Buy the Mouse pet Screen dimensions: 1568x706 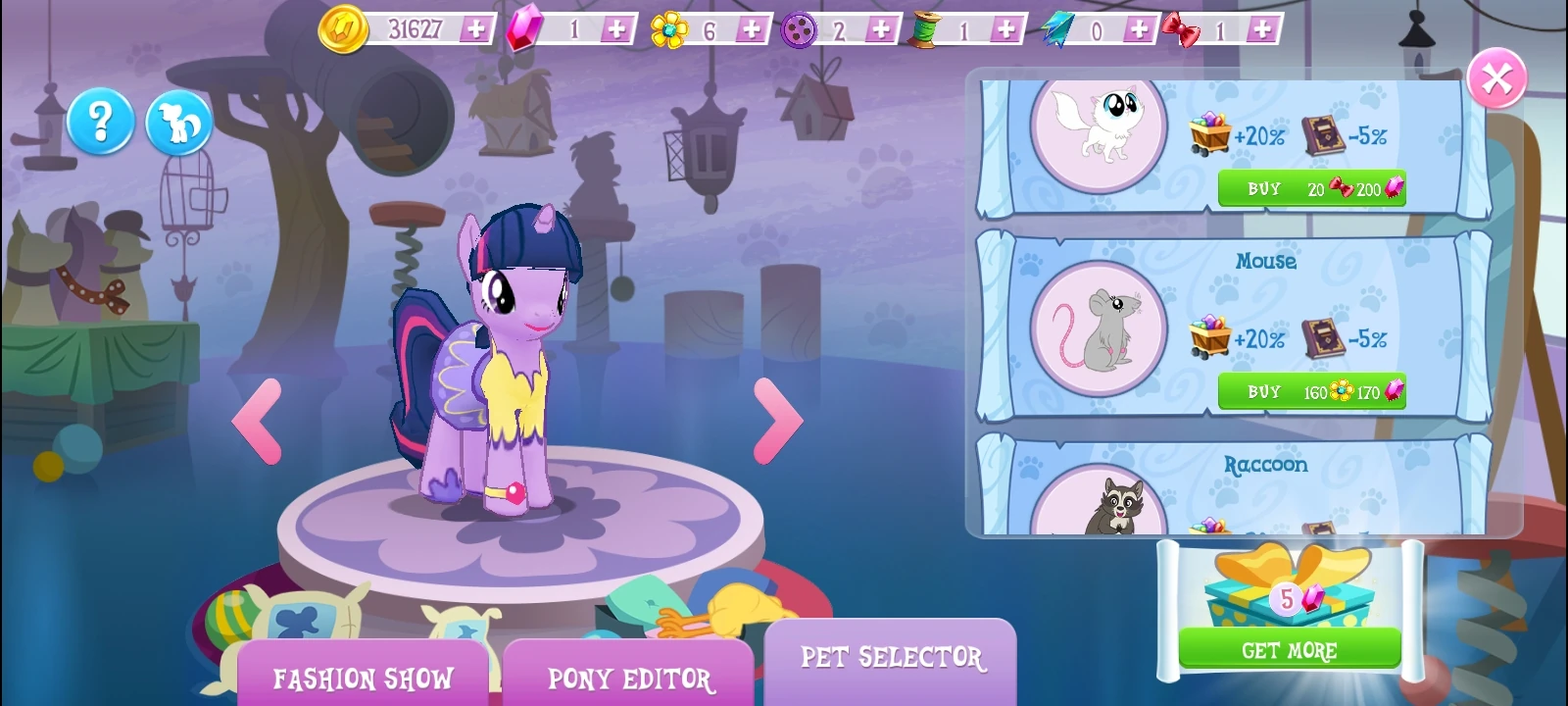click(x=1311, y=391)
